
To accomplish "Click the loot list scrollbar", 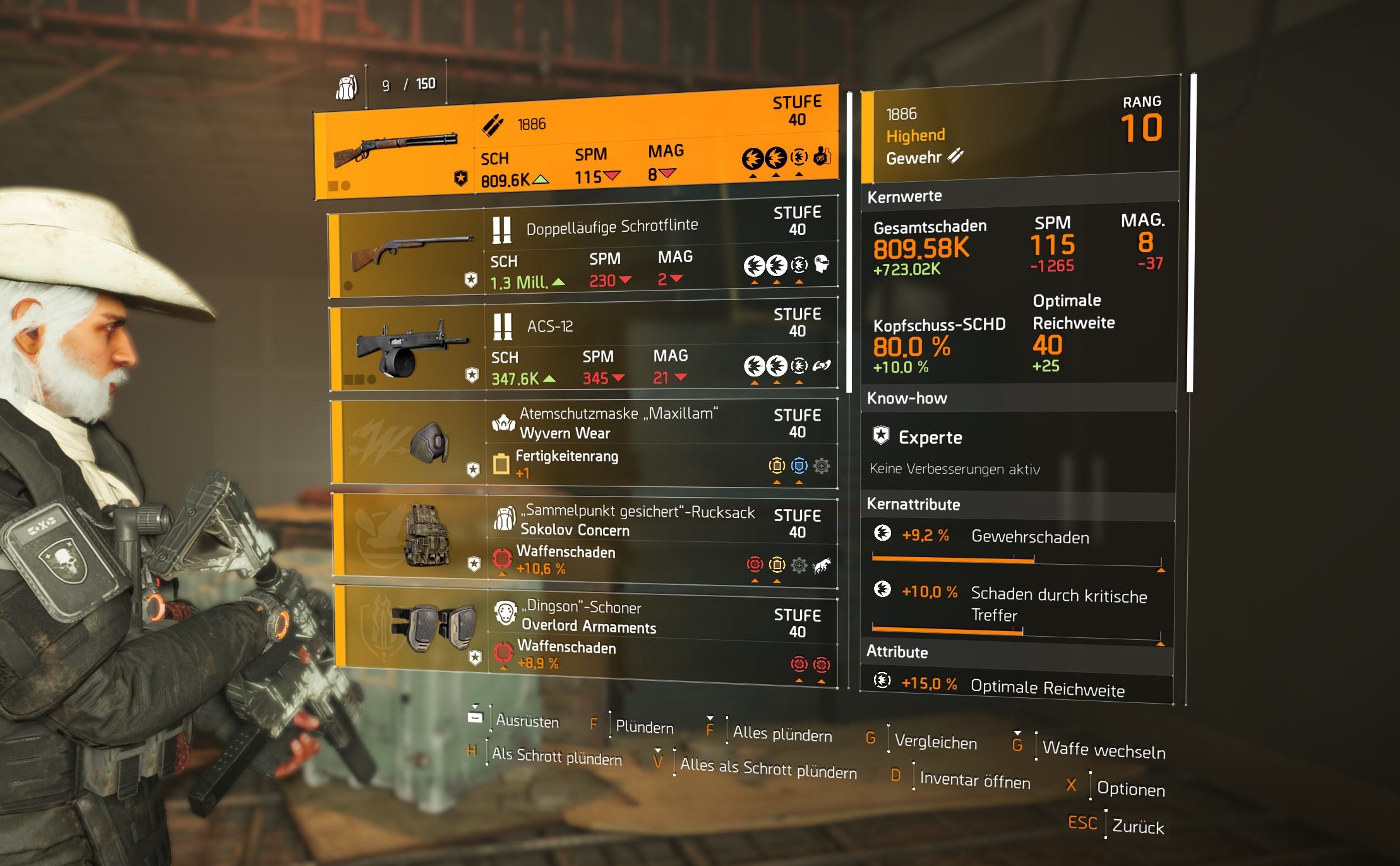I will 849,240.
